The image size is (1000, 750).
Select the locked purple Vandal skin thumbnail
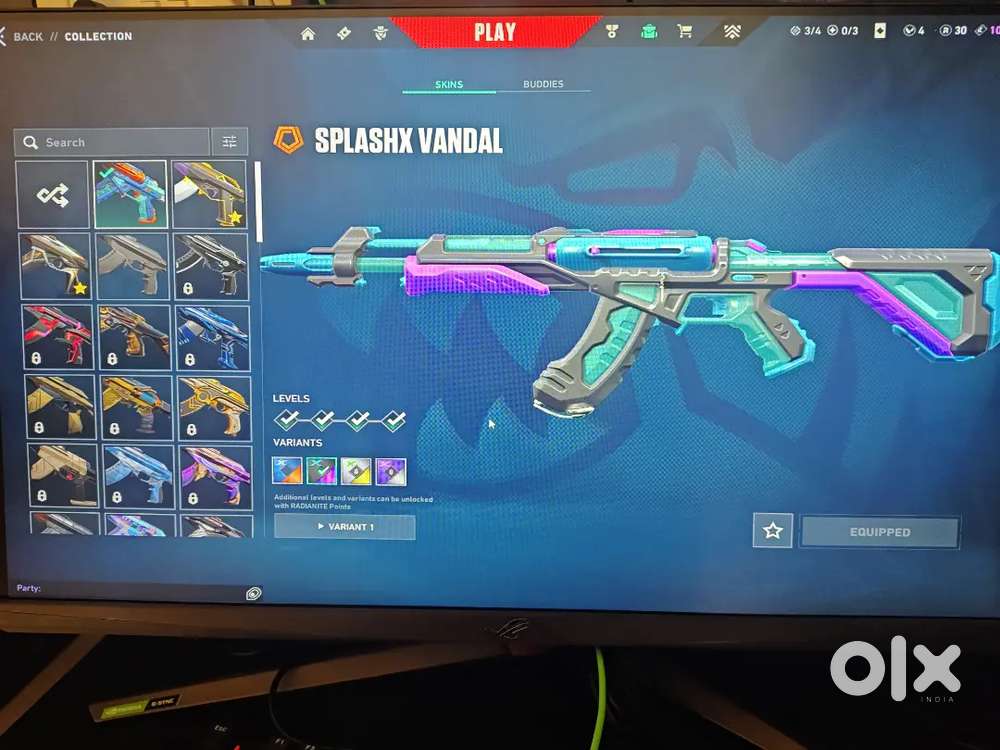(x=213, y=476)
